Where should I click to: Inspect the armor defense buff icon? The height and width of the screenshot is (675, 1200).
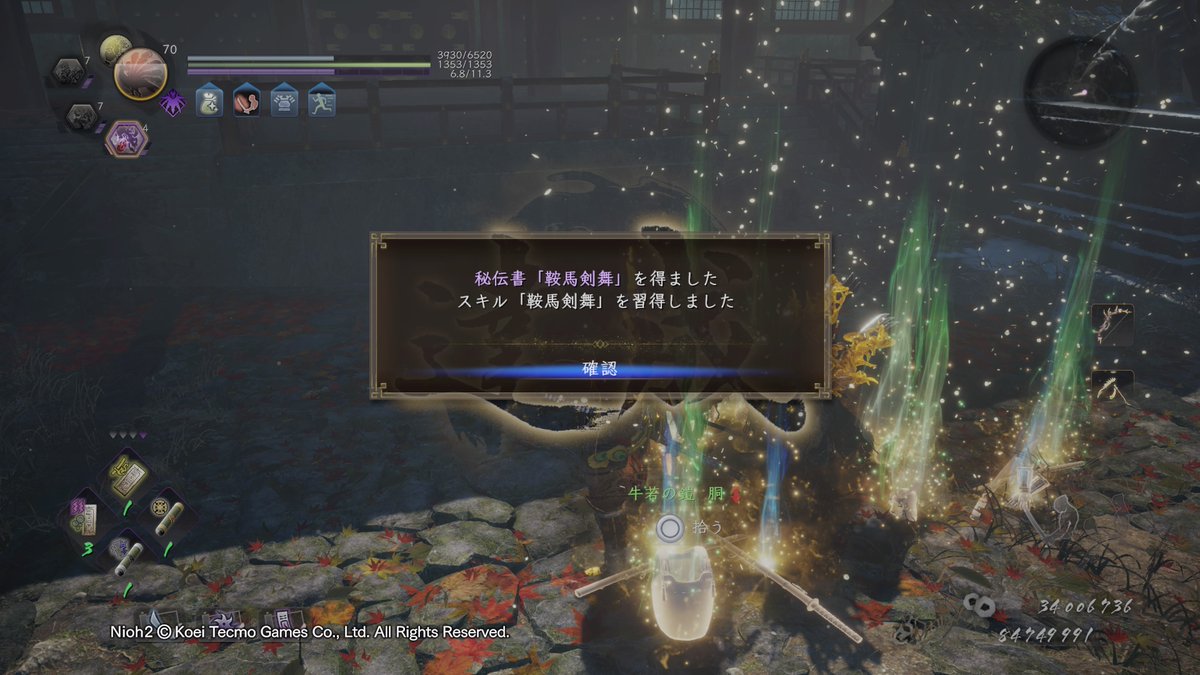tap(284, 100)
